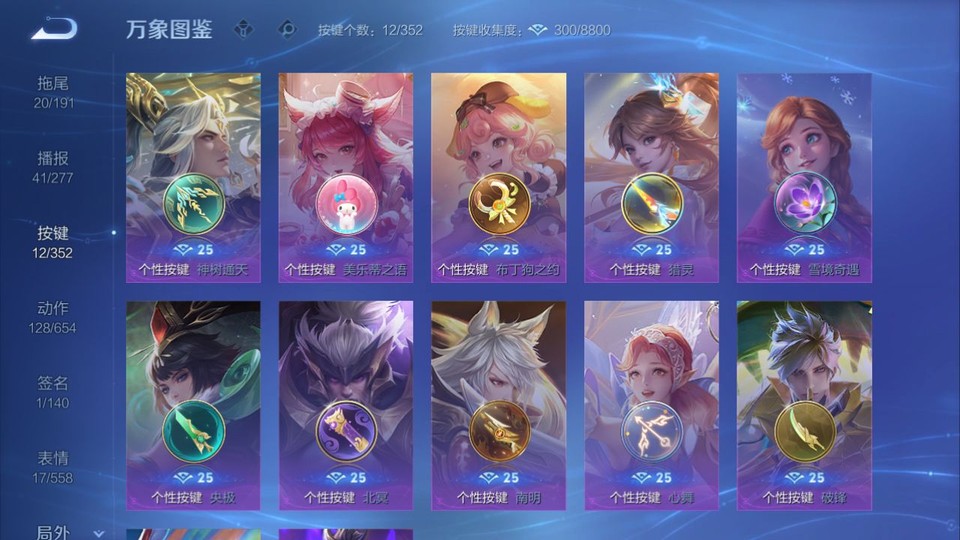Image resolution: width=960 pixels, height=540 pixels.
Task: View the 破锋 key skin card
Action: [x=804, y=405]
